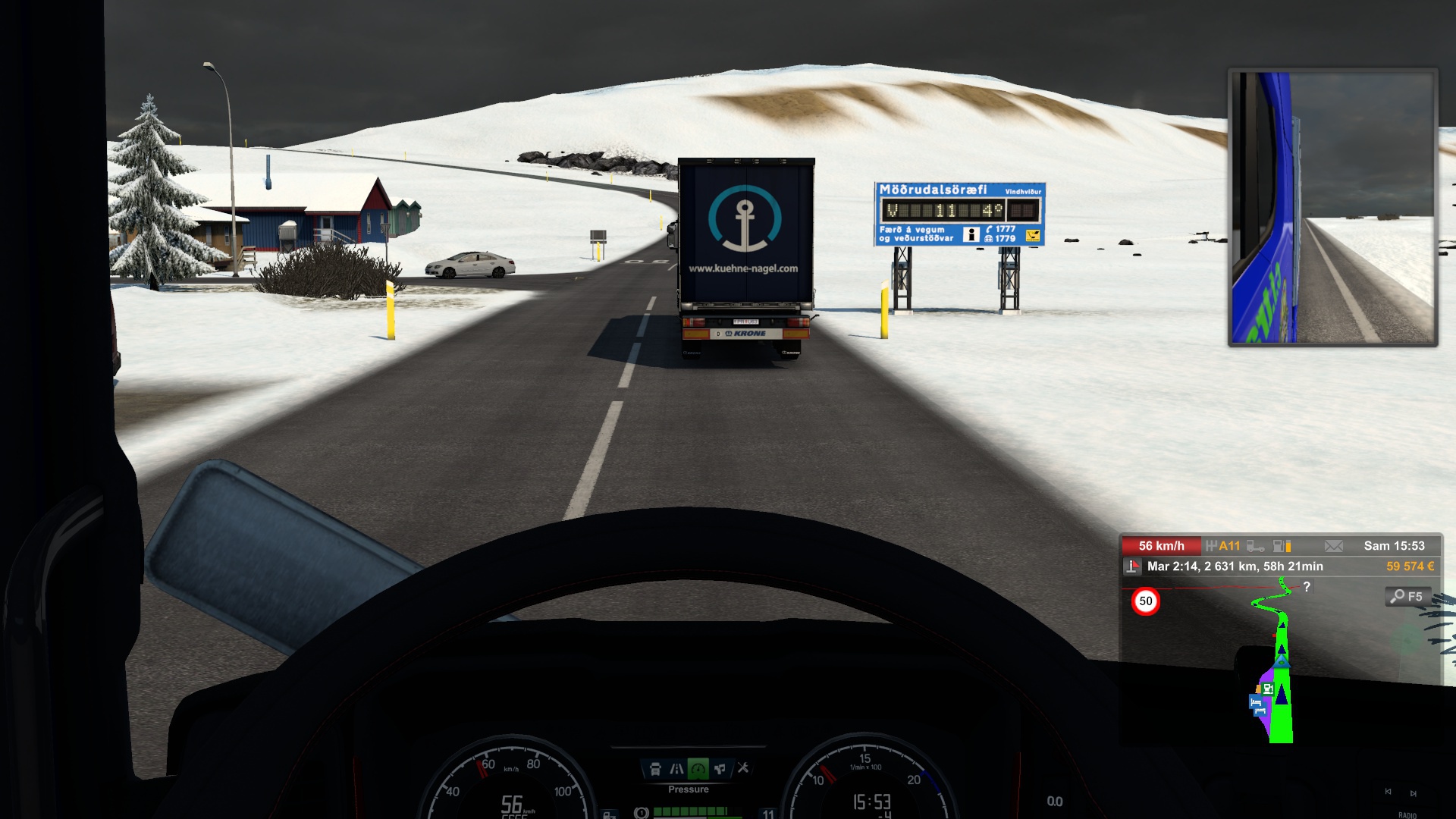Screen dimensions: 1456x819
Task: Select the green gas station map marker
Action: click(1268, 689)
